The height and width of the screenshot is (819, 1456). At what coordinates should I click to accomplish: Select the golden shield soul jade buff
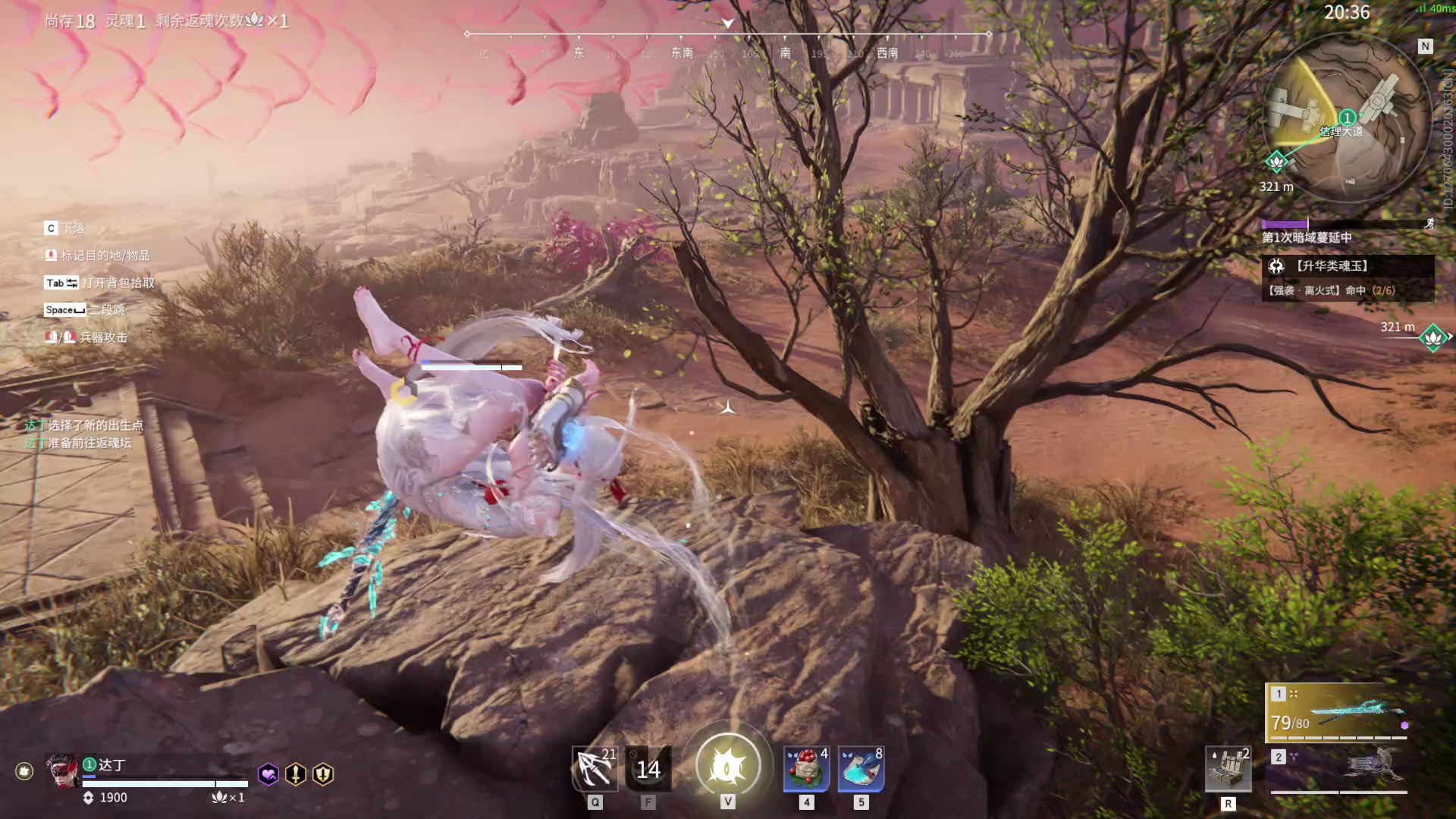pyautogui.click(x=323, y=774)
